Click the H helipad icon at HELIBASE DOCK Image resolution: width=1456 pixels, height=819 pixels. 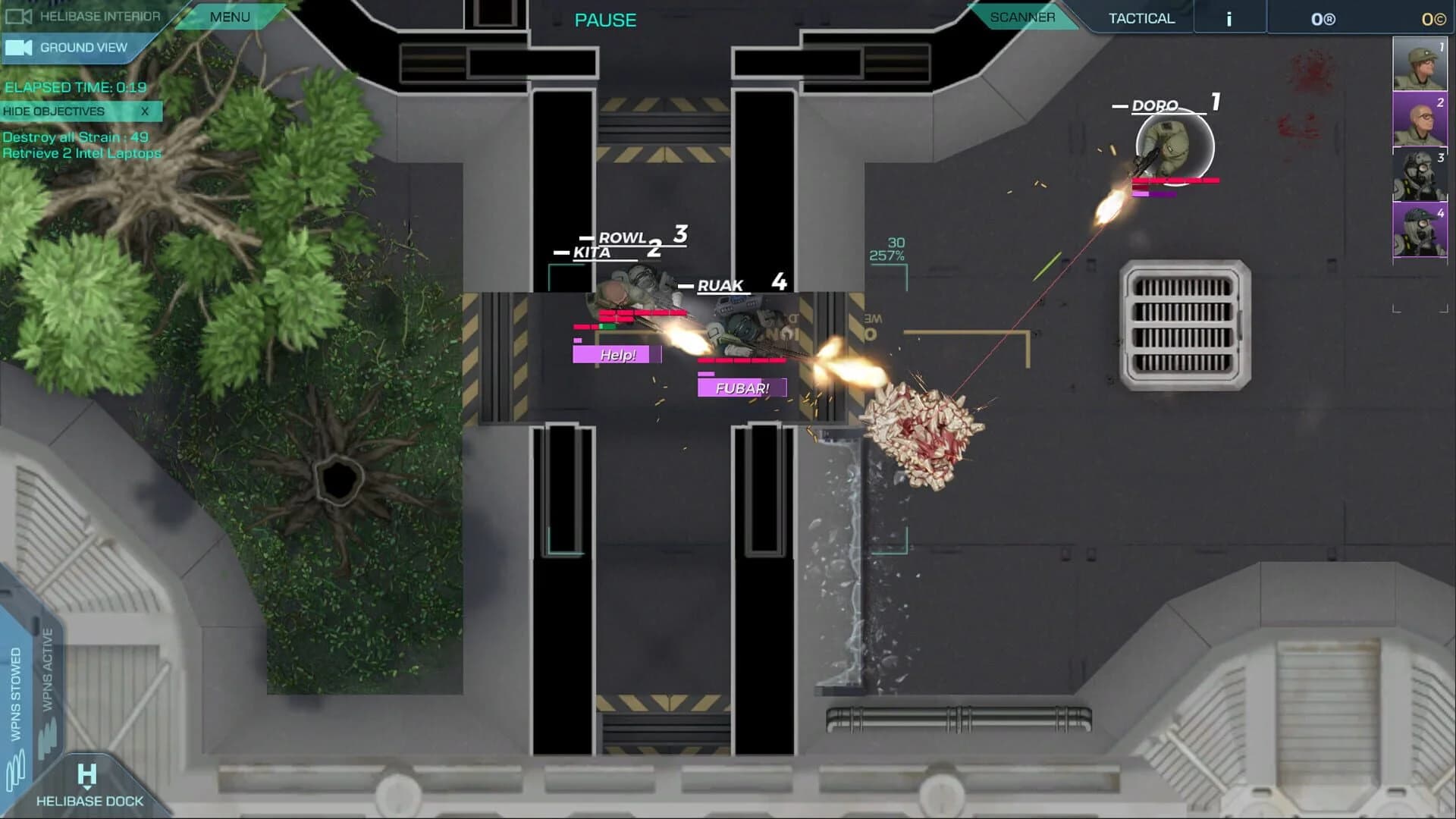[x=86, y=774]
